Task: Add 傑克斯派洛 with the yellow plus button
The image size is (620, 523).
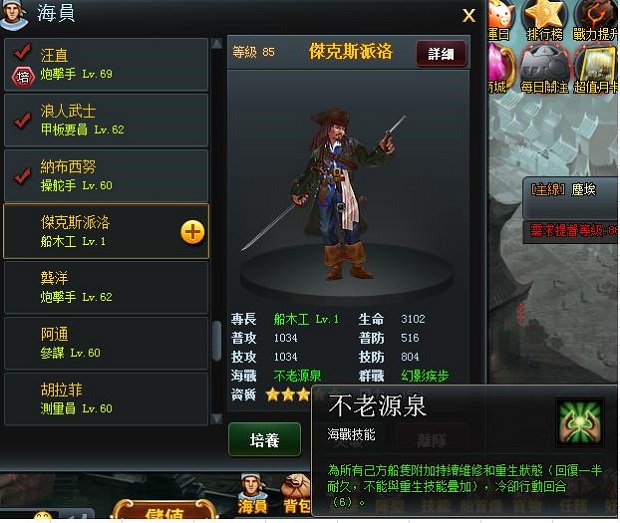Action: [x=192, y=232]
